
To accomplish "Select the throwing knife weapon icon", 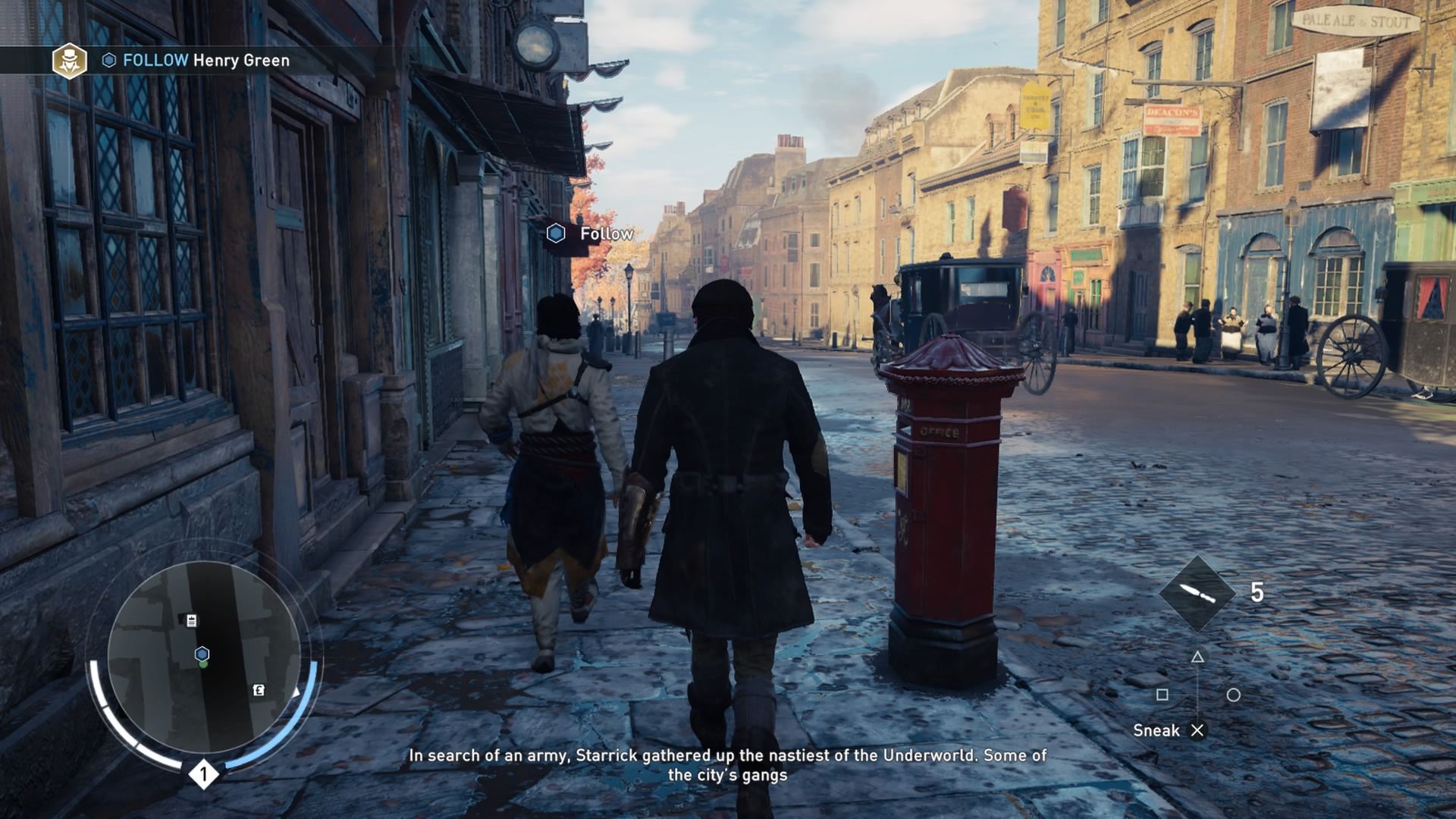I will pyautogui.click(x=1197, y=594).
